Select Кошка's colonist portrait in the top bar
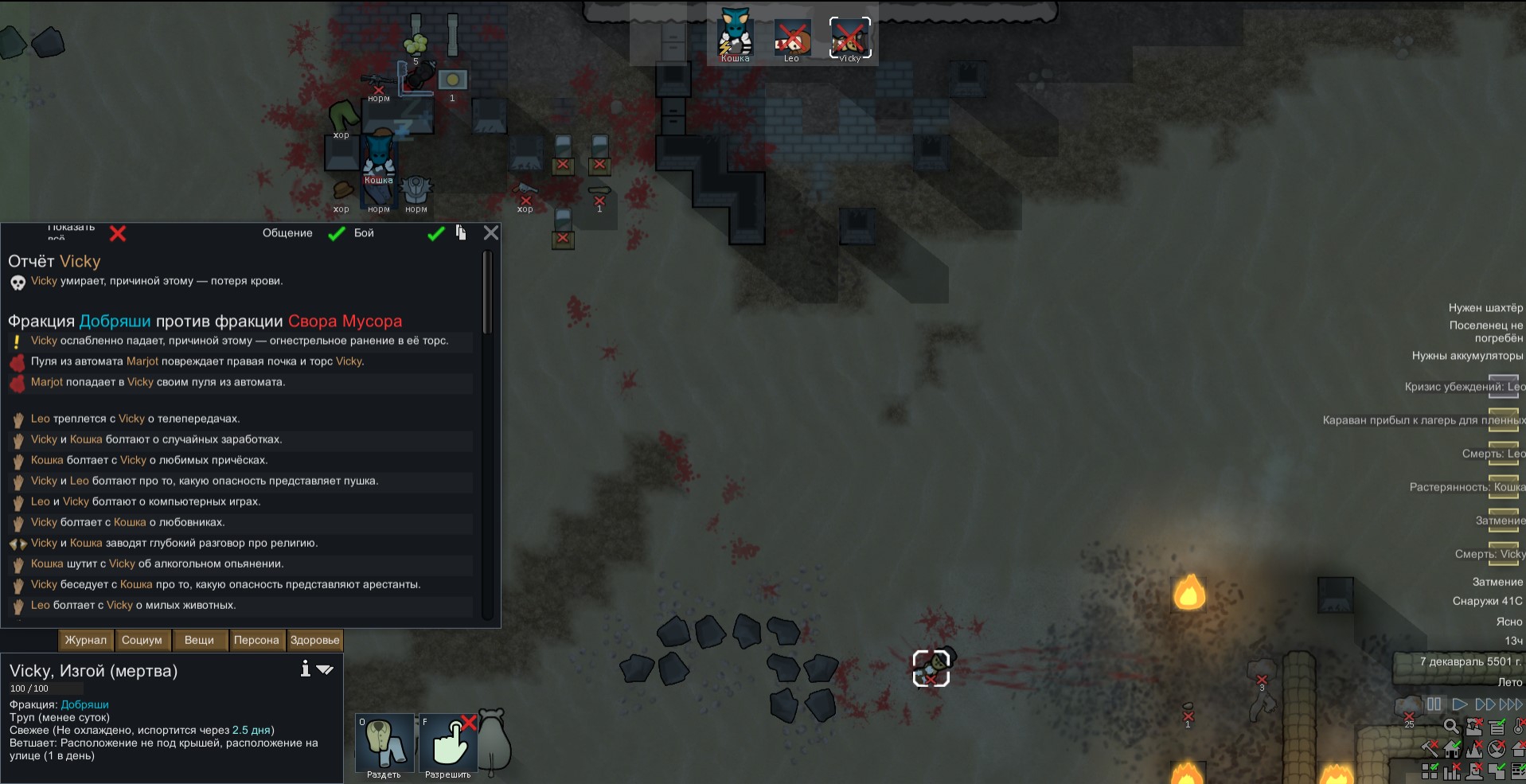Screen dimensions: 1526x784 click(x=735, y=37)
